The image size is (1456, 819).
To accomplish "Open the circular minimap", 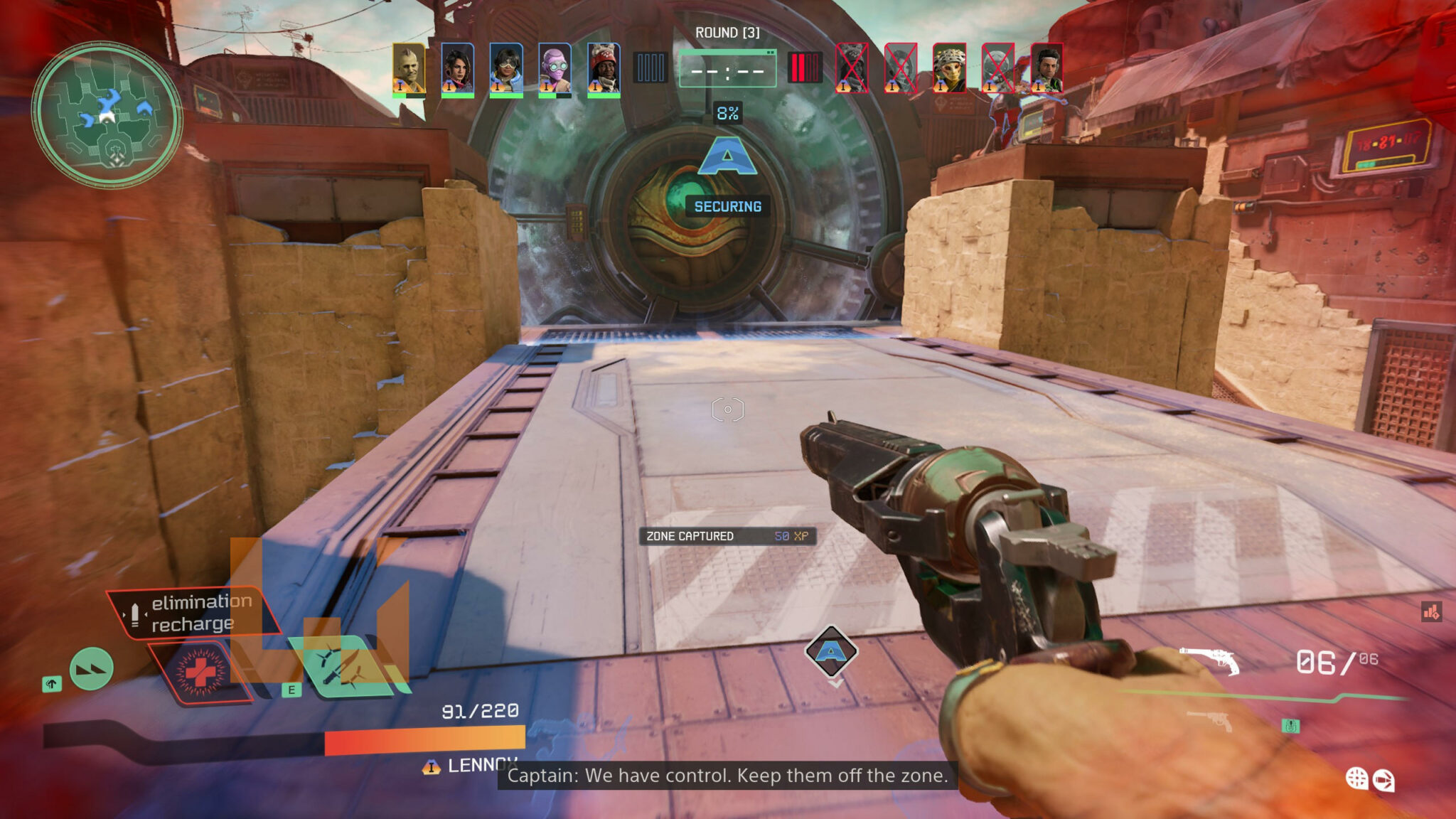I will (107, 115).
